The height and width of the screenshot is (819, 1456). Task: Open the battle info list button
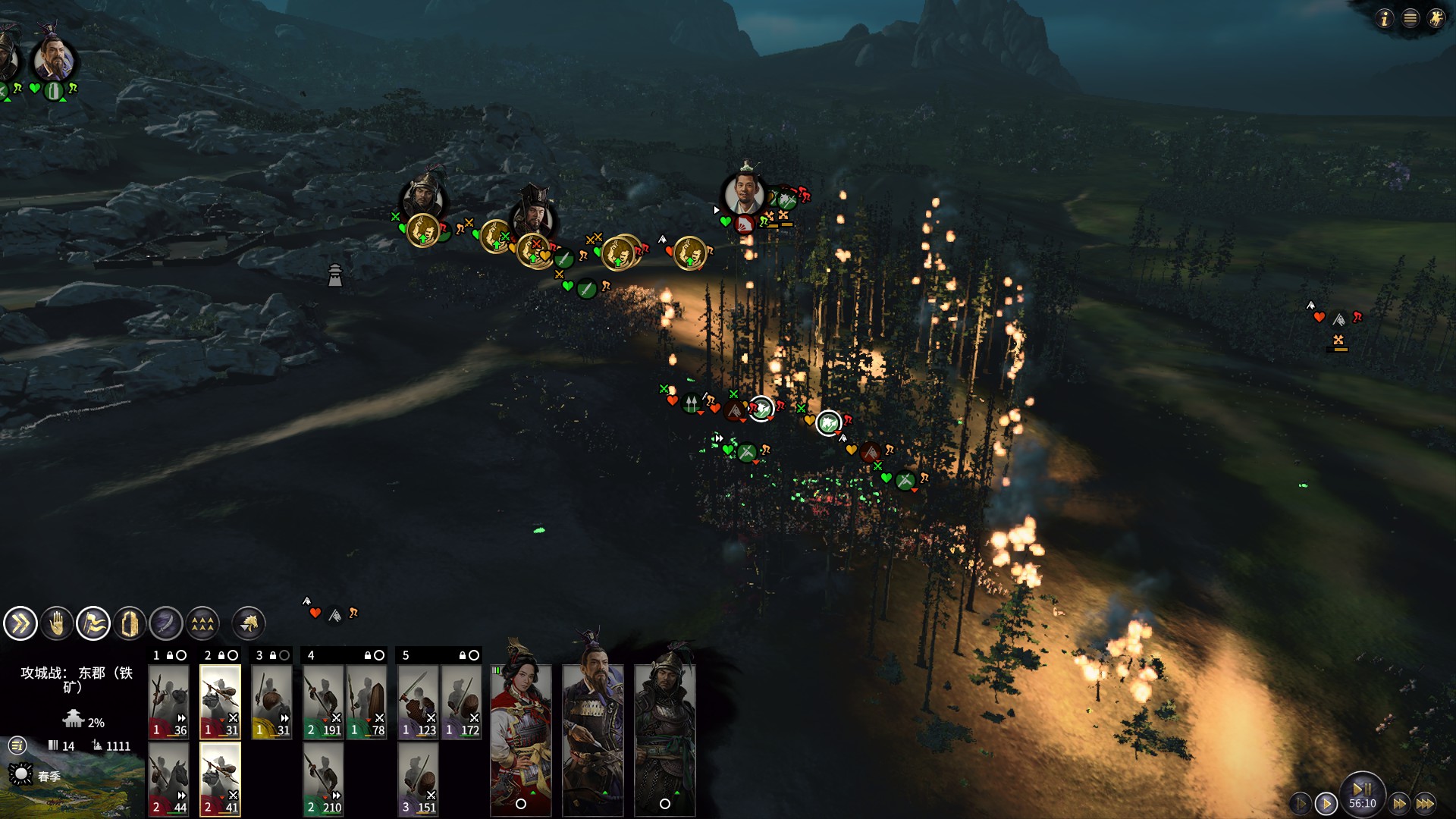tap(17, 745)
